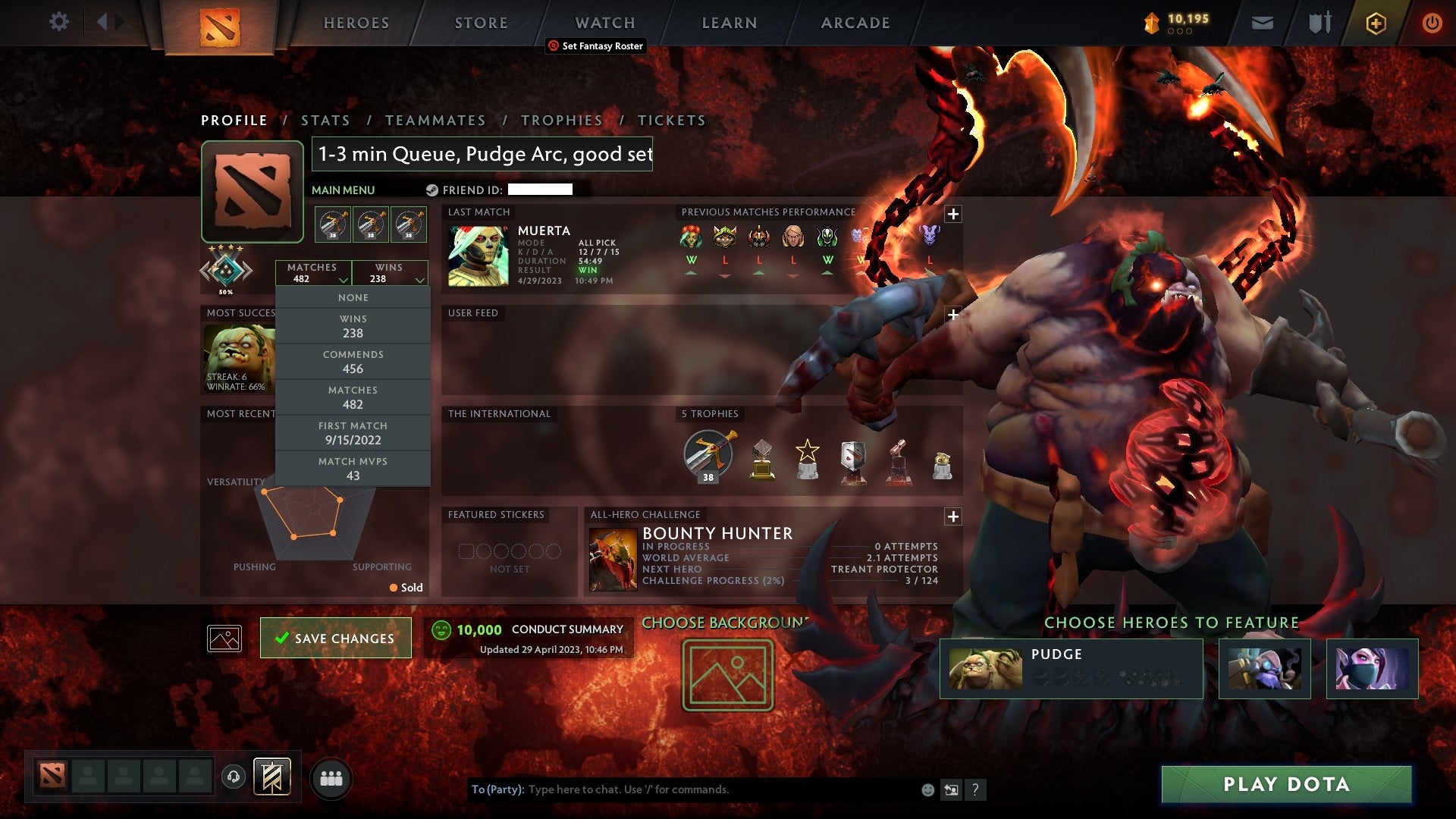Image resolution: width=1456 pixels, height=819 pixels.
Task: Expand Previous Matches Performance with plus button
Action: (952, 213)
